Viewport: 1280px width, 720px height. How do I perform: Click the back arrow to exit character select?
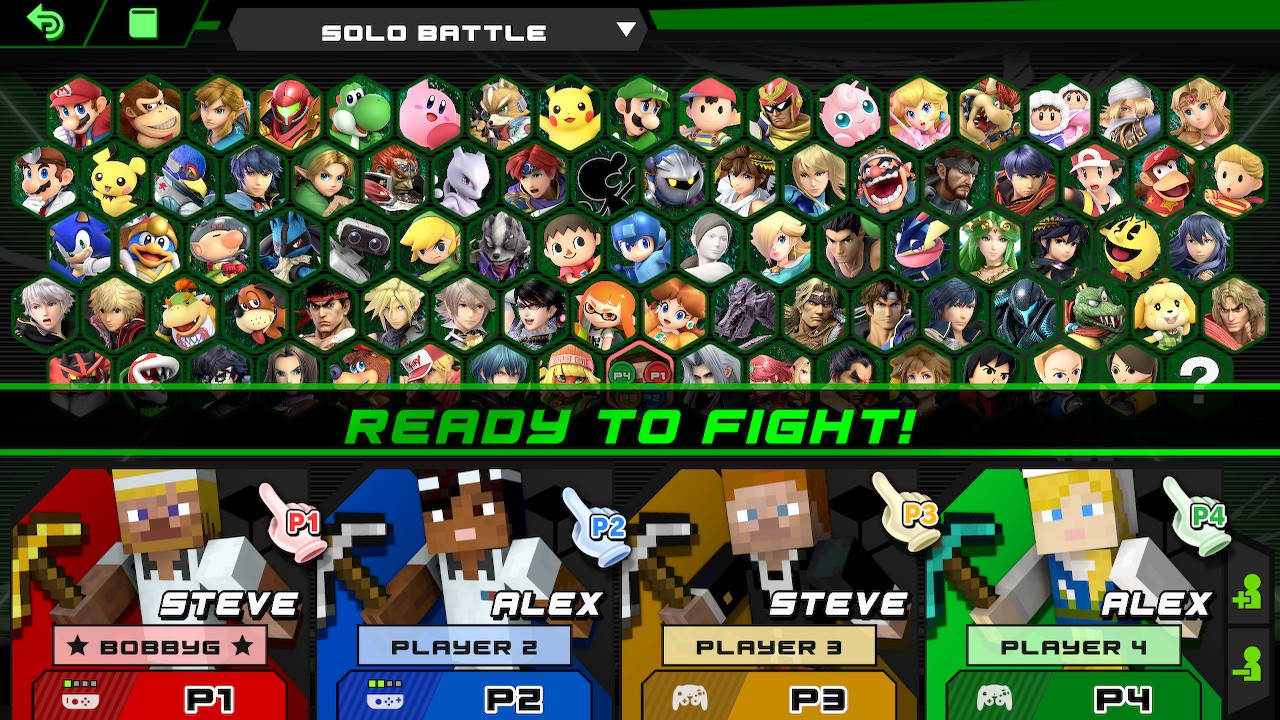coord(44,25)
